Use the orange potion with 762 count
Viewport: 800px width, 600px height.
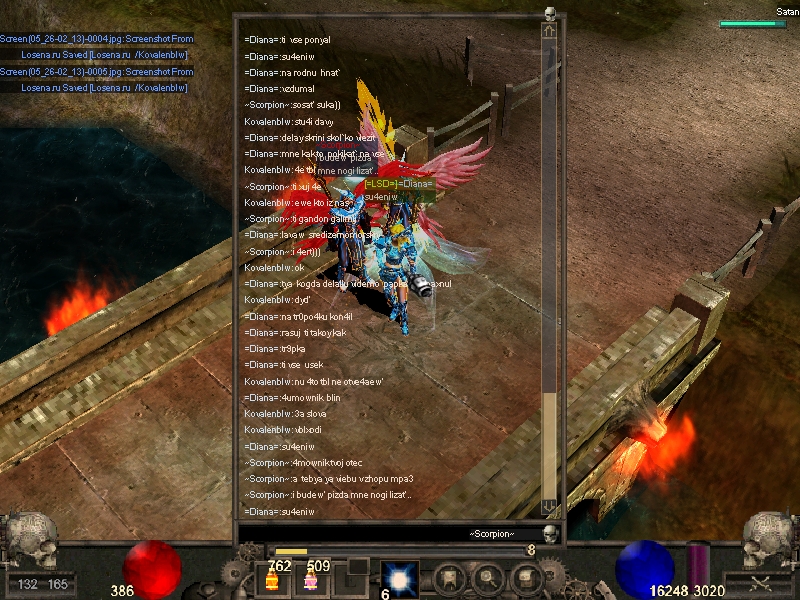click(x=272, y=581)
